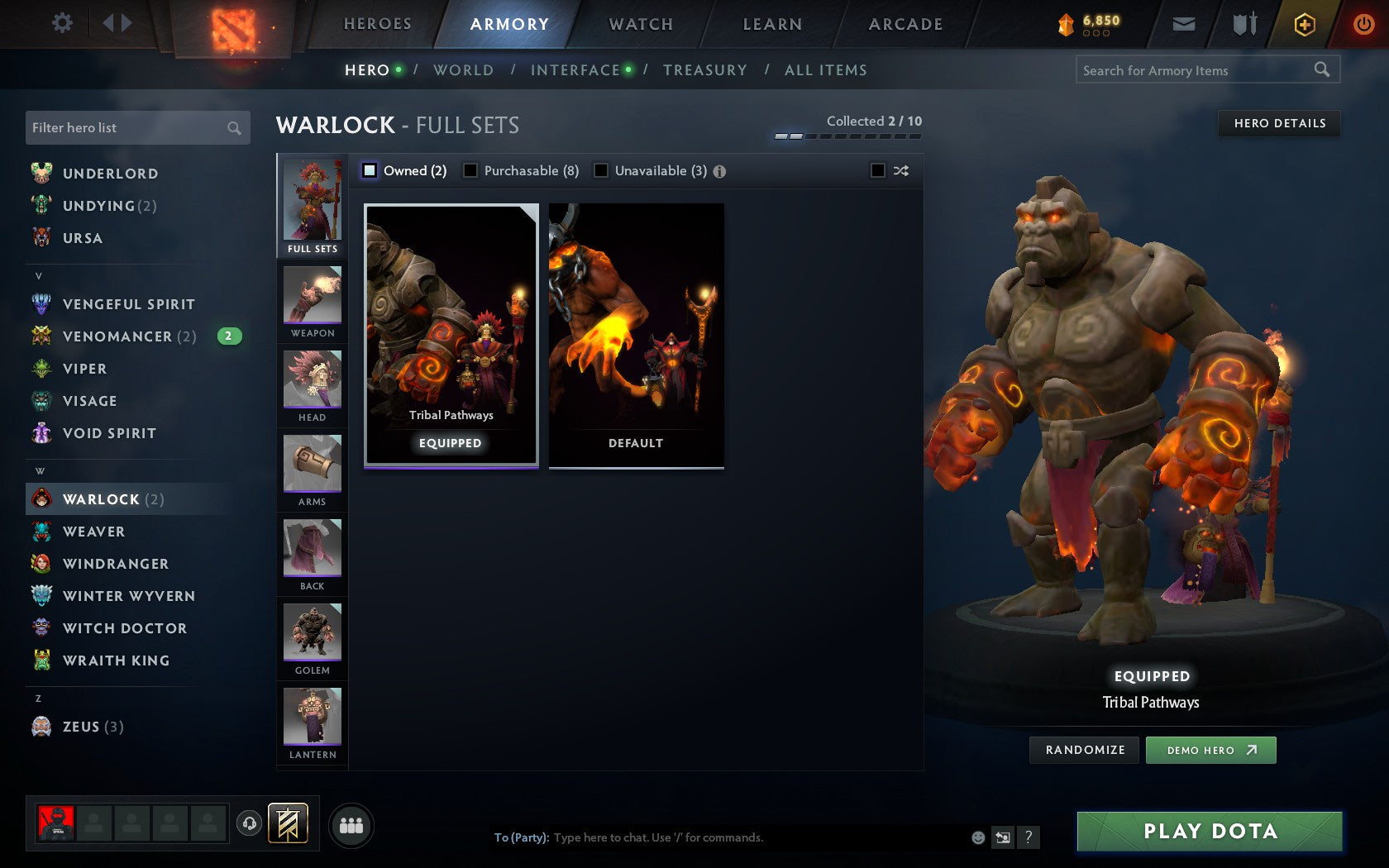Open the Treasury section in Armory

(x=705, y=70)
